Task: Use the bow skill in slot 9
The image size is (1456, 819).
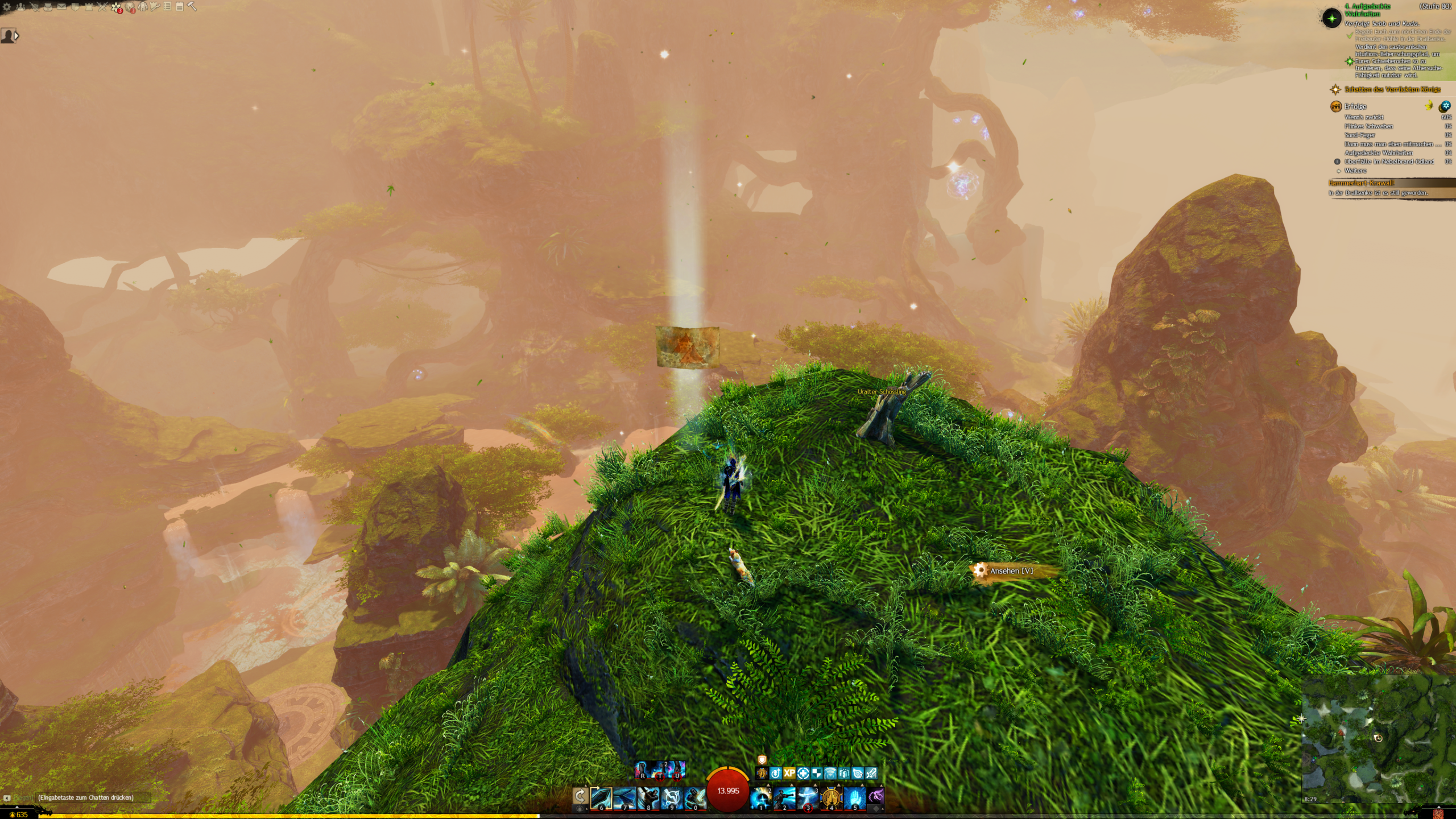Action: click(x=671, y=798)
